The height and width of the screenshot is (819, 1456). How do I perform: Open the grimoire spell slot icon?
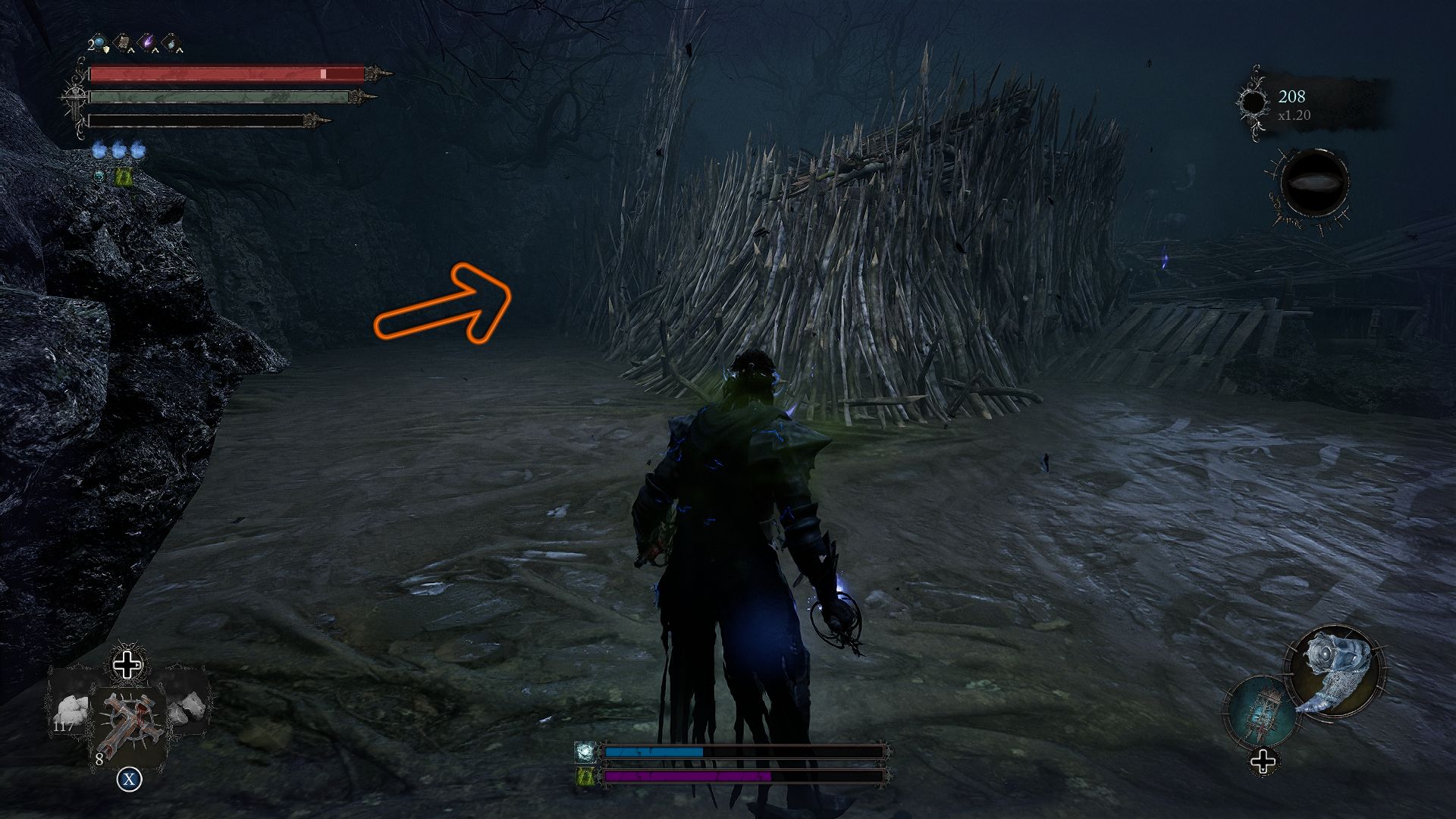124,41
